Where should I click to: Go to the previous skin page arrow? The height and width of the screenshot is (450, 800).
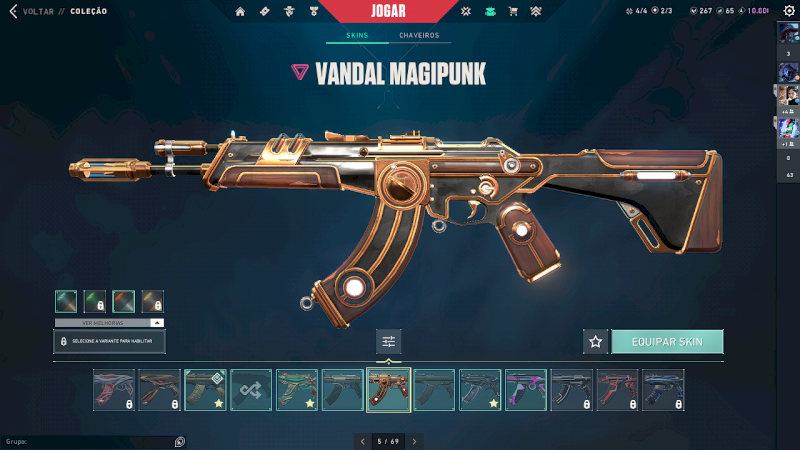tap(362, 441)
